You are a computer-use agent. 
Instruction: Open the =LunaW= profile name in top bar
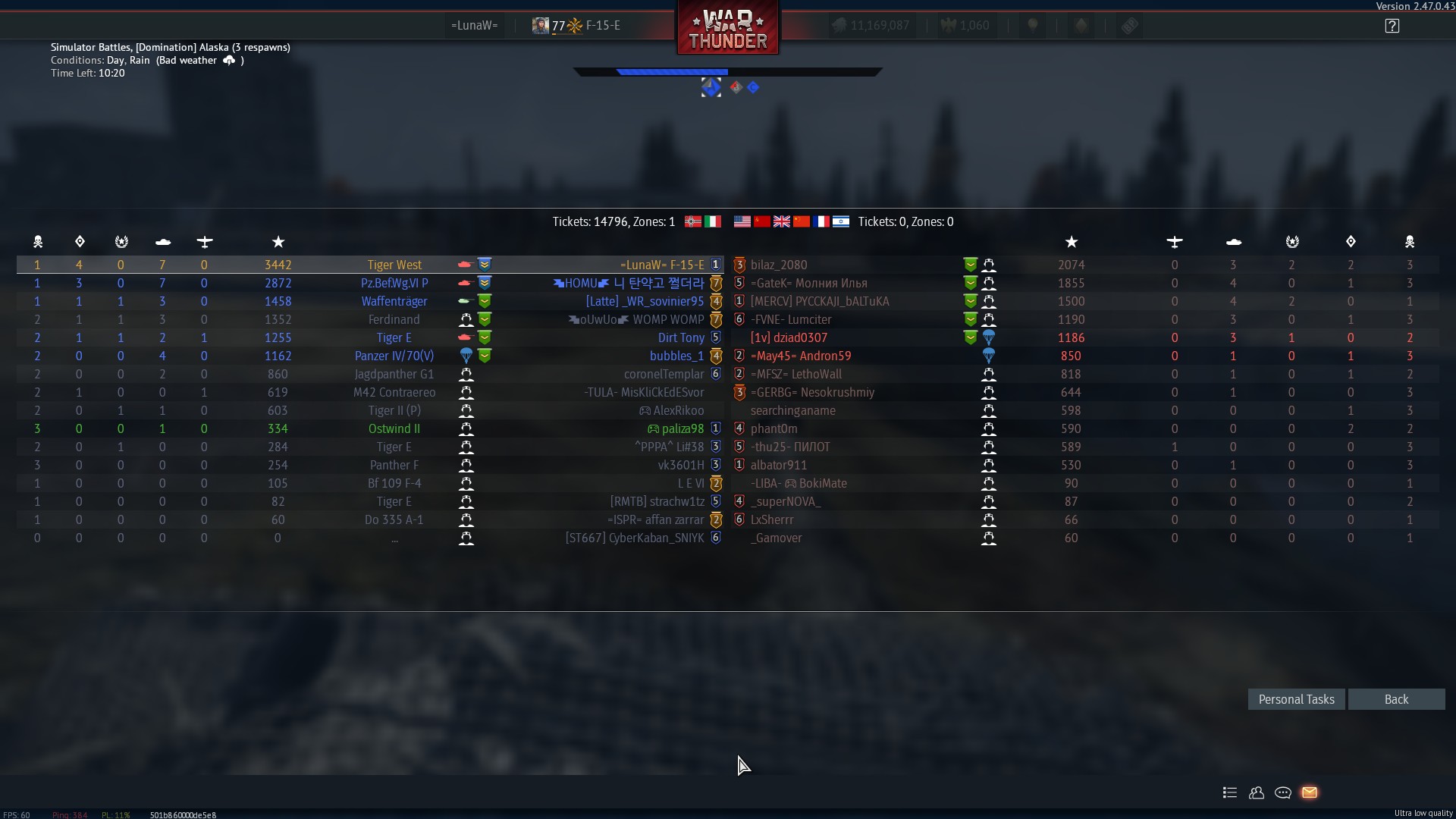[474, 26]
